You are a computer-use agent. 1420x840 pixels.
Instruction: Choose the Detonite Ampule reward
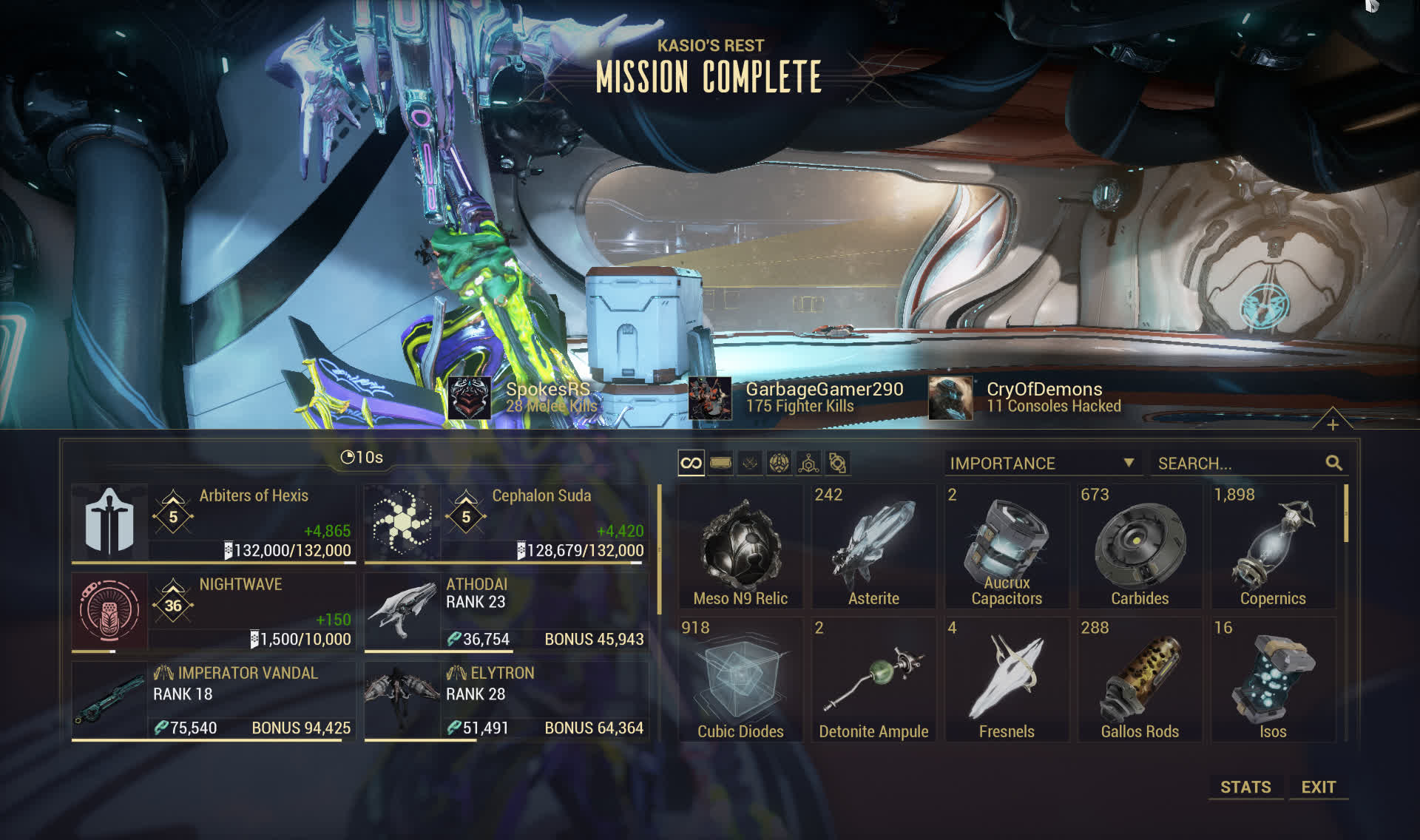(873, 680)
